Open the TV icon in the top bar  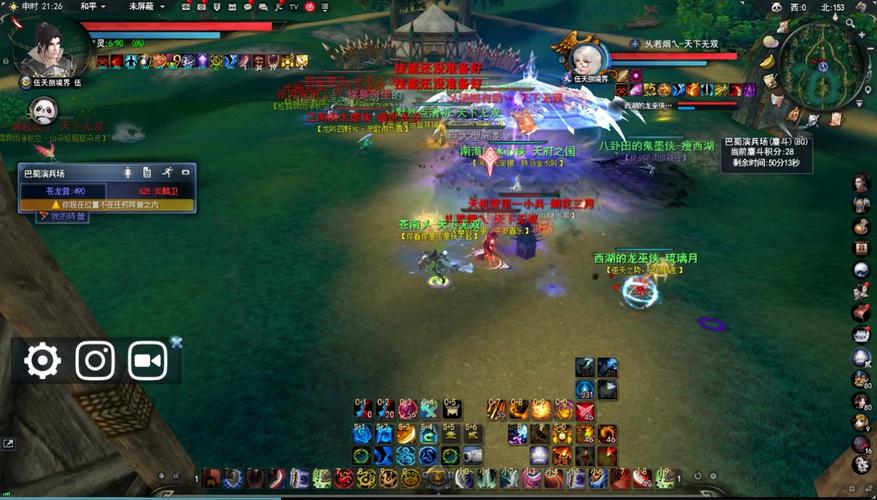click(x=294, y=6)
